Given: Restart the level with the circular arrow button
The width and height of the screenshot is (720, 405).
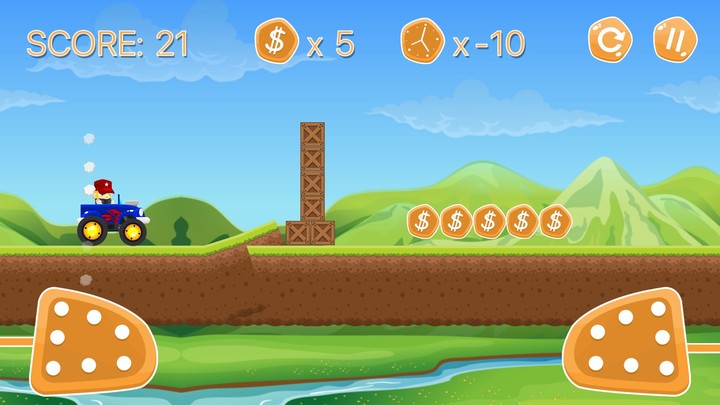Looking at the screenshot, I should 609,41.
